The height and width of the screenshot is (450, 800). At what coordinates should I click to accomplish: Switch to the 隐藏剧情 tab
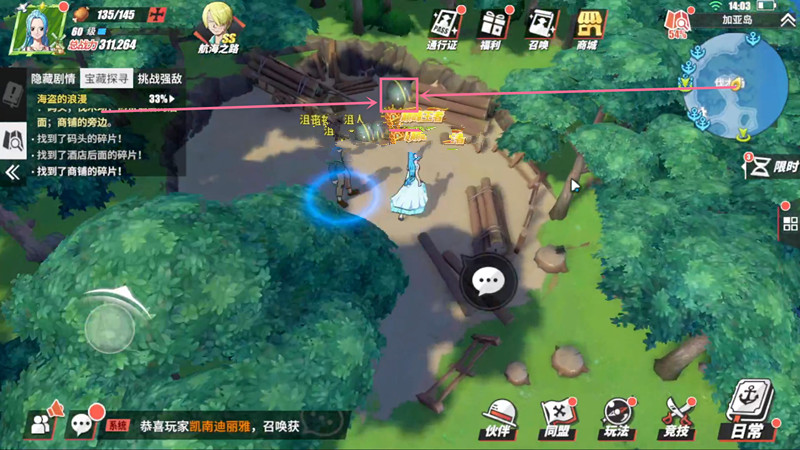(53, 78)
